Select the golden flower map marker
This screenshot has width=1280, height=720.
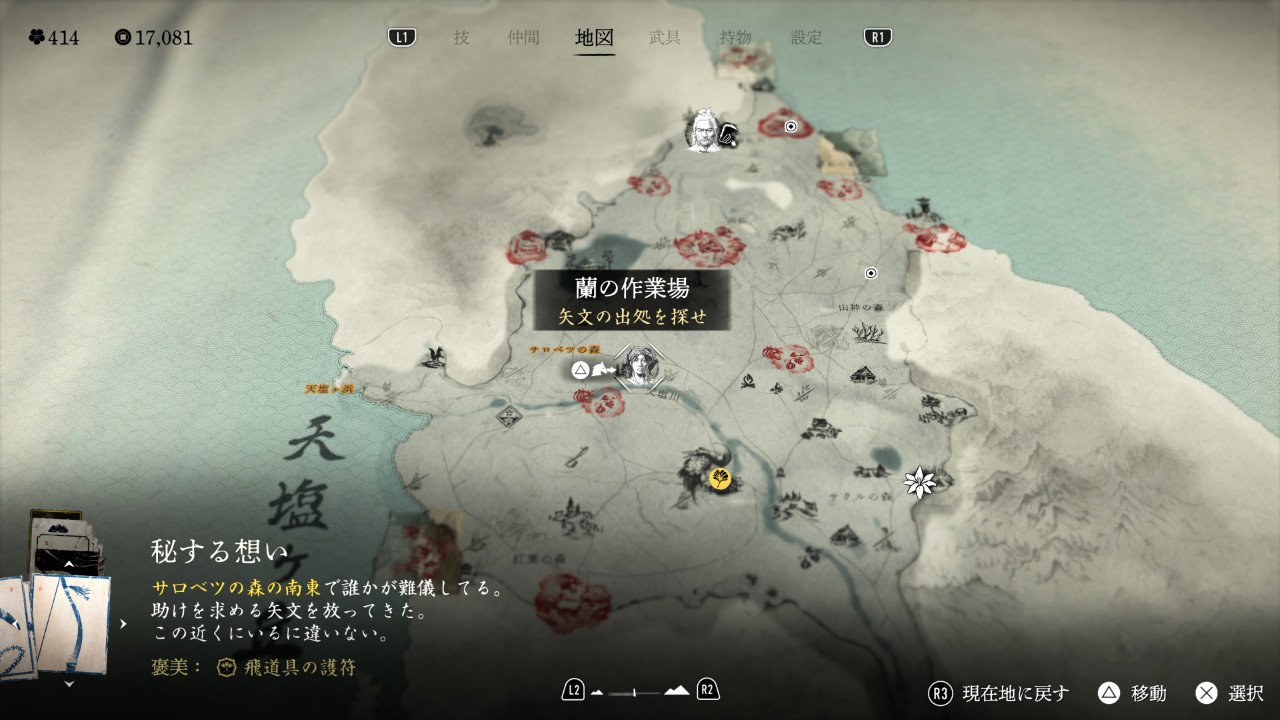tap(719, 479)
